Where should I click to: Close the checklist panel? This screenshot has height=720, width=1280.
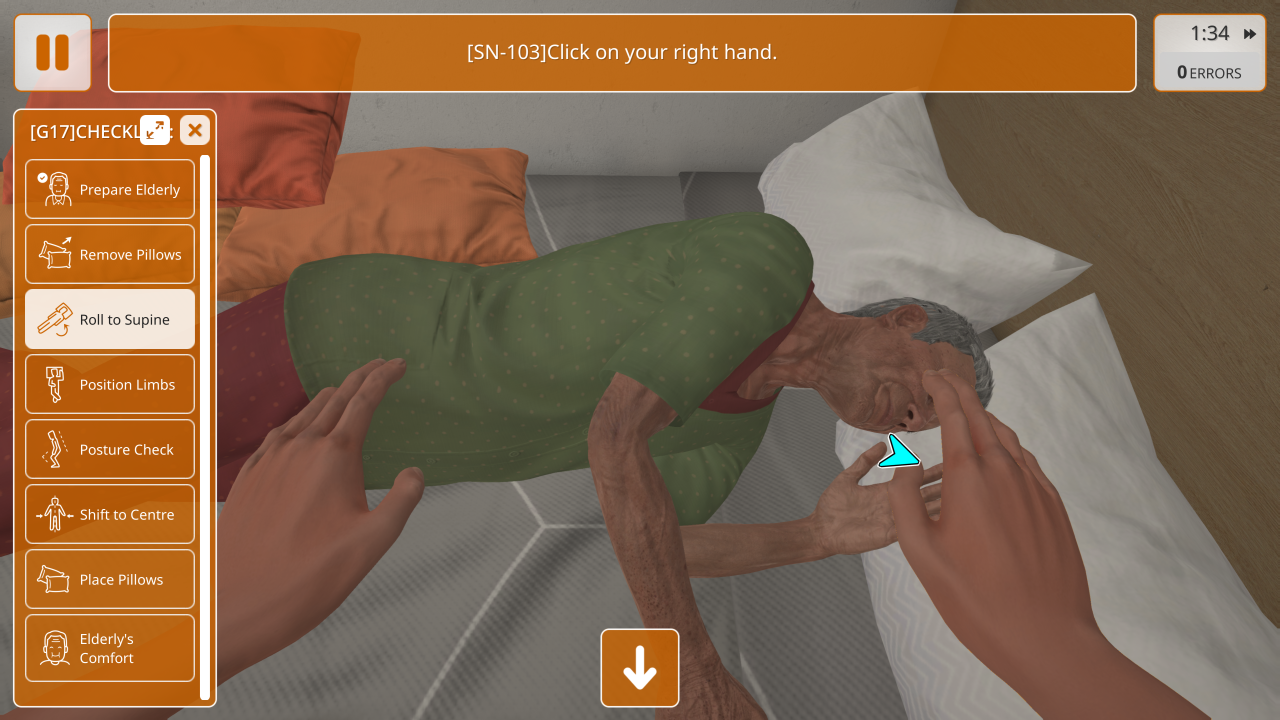click(195, 130)
